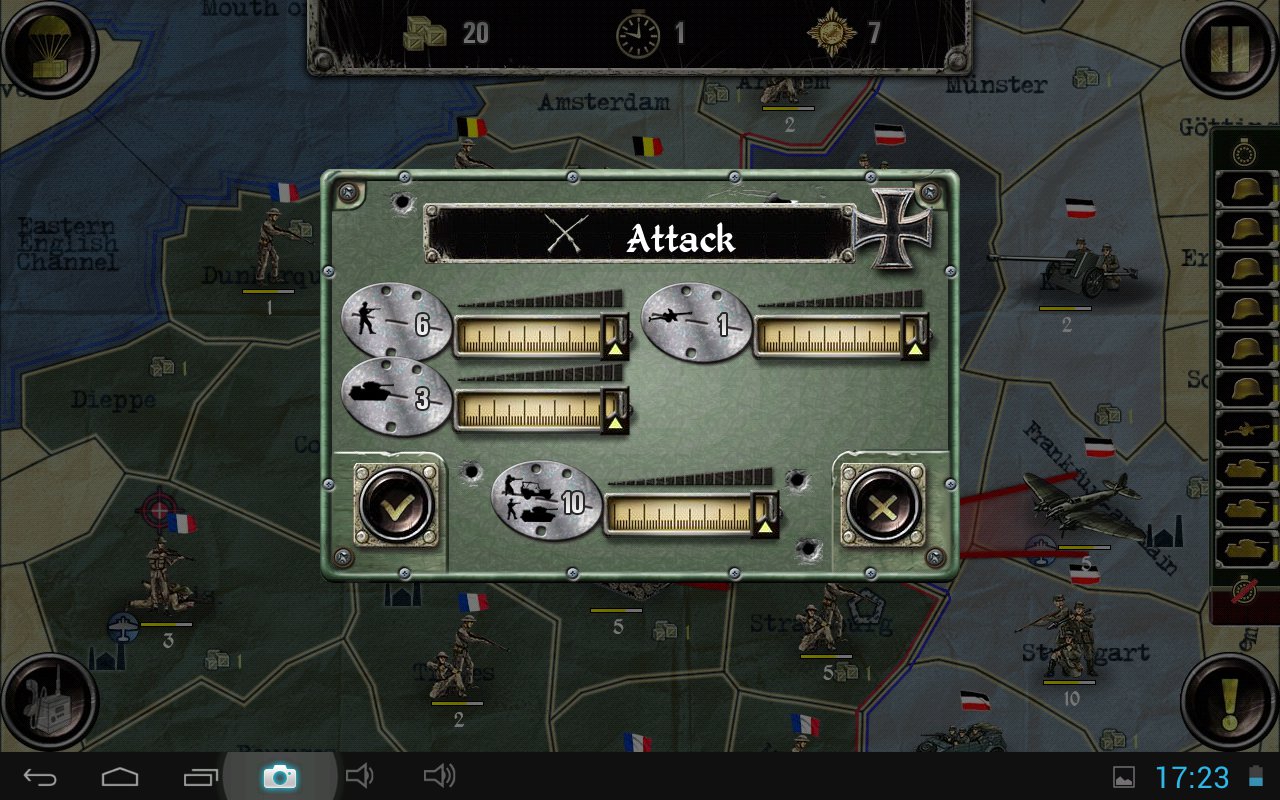This screenshot has width=1280, height=800.
Task: Open the field radio button
Action: 48,700
